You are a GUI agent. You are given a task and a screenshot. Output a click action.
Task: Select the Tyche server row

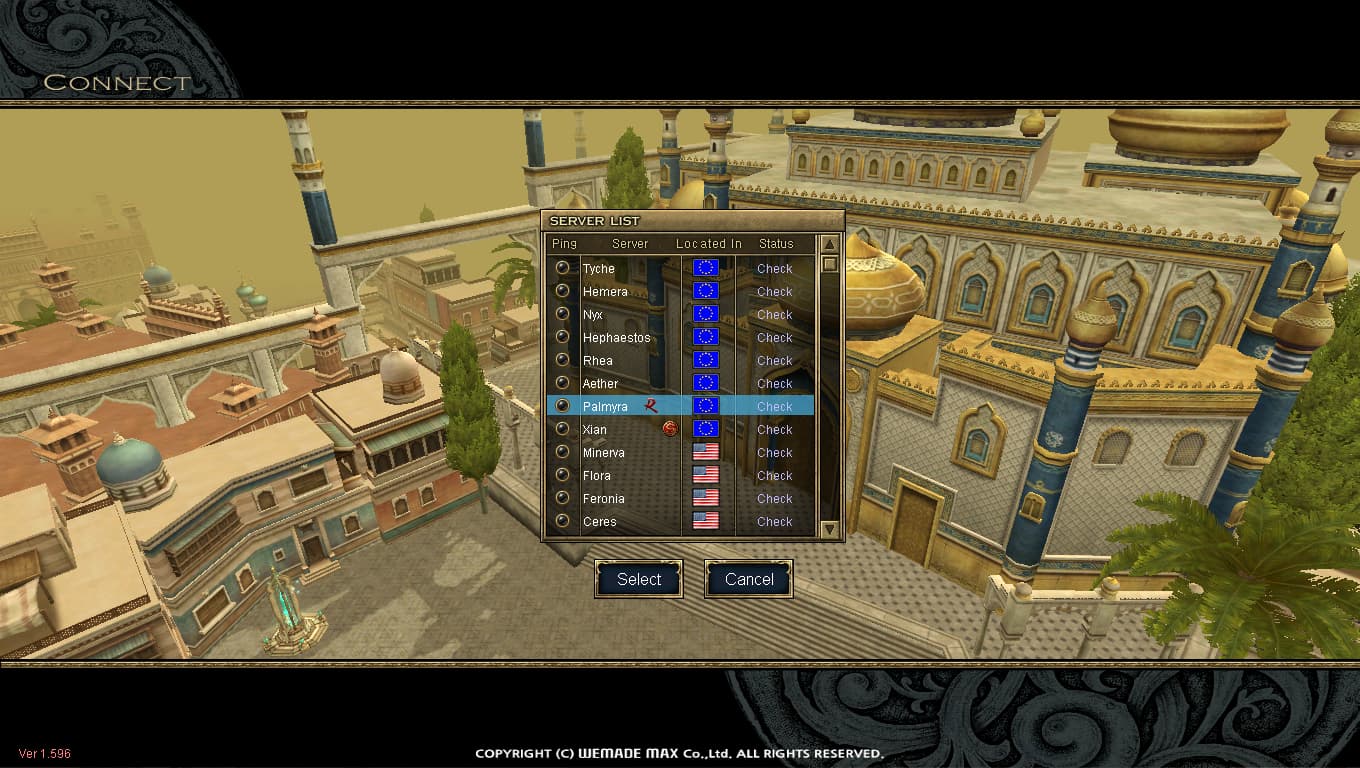point(599,269)
